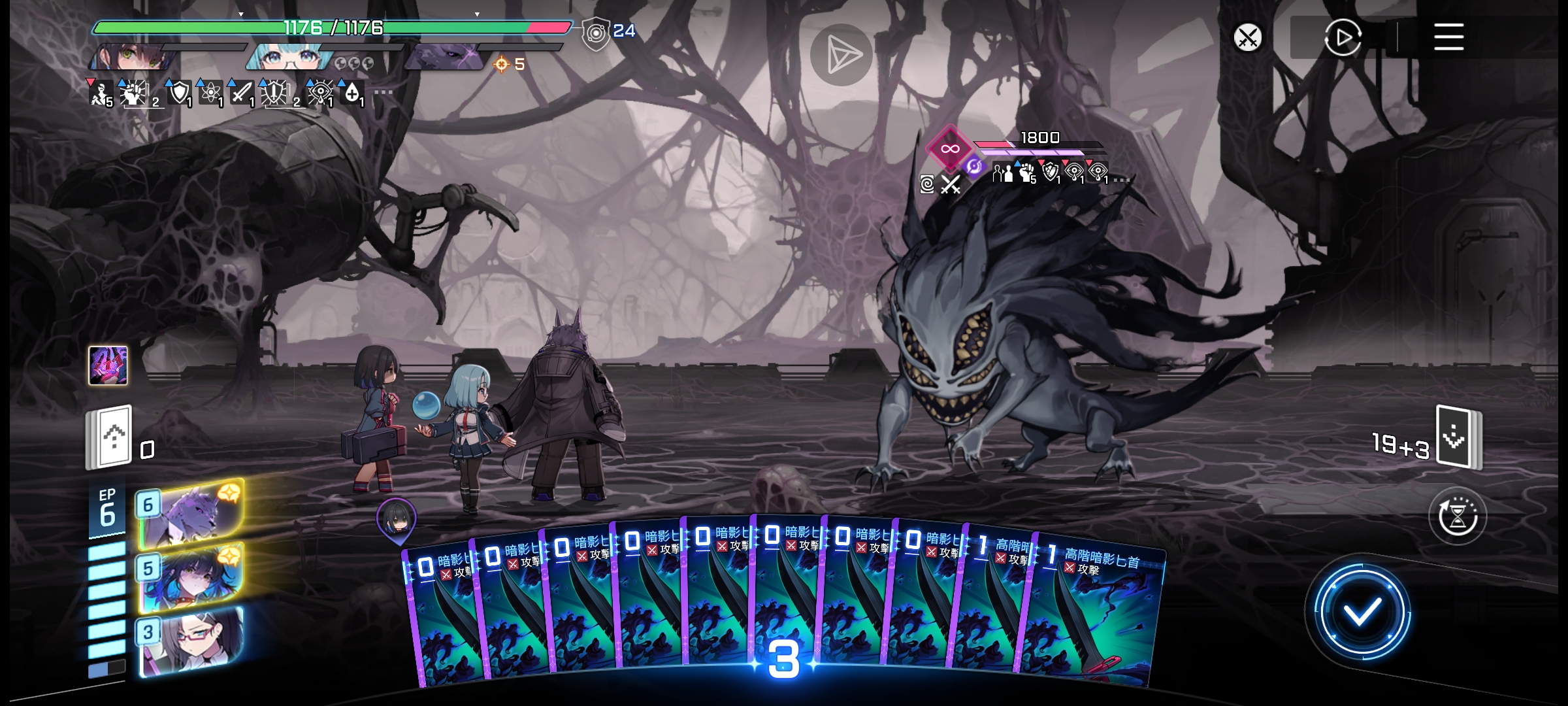Expand the player buff list ellipsis
The width and height of the screenshot is (1568, 706).
click(x=384, y=93)
